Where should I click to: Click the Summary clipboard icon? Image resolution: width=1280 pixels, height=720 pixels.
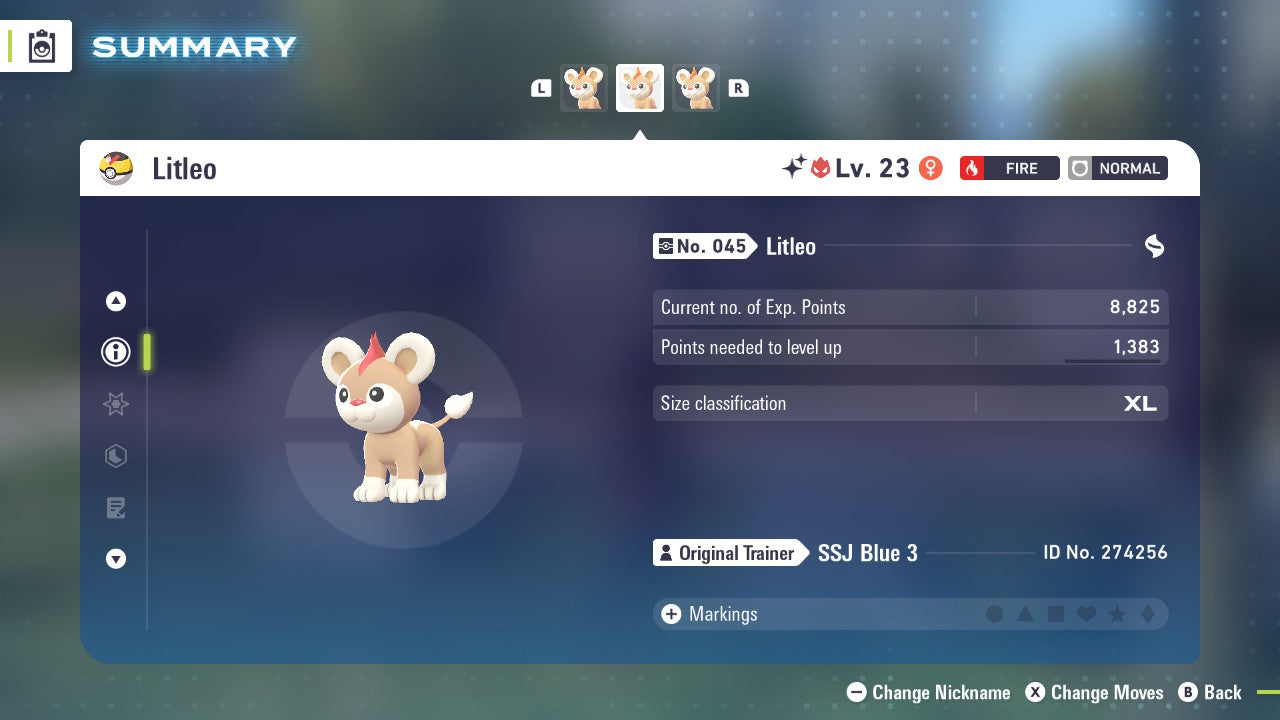[41, 46]
